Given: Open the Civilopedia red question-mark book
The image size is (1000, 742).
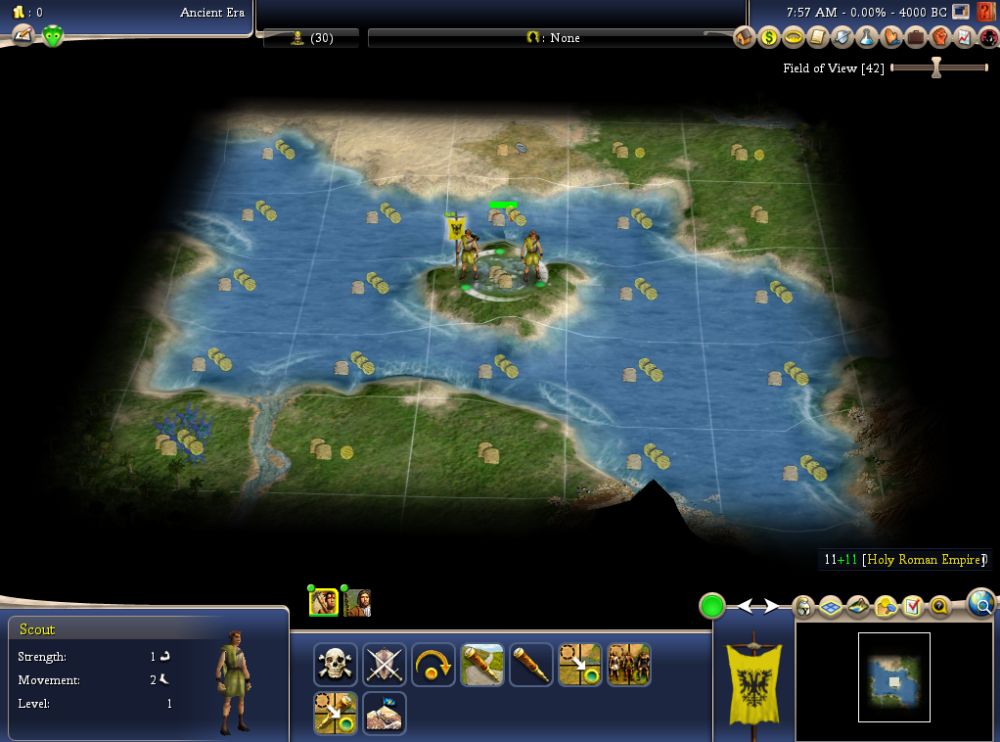Looking at the screenshot, I should point(987,12).
